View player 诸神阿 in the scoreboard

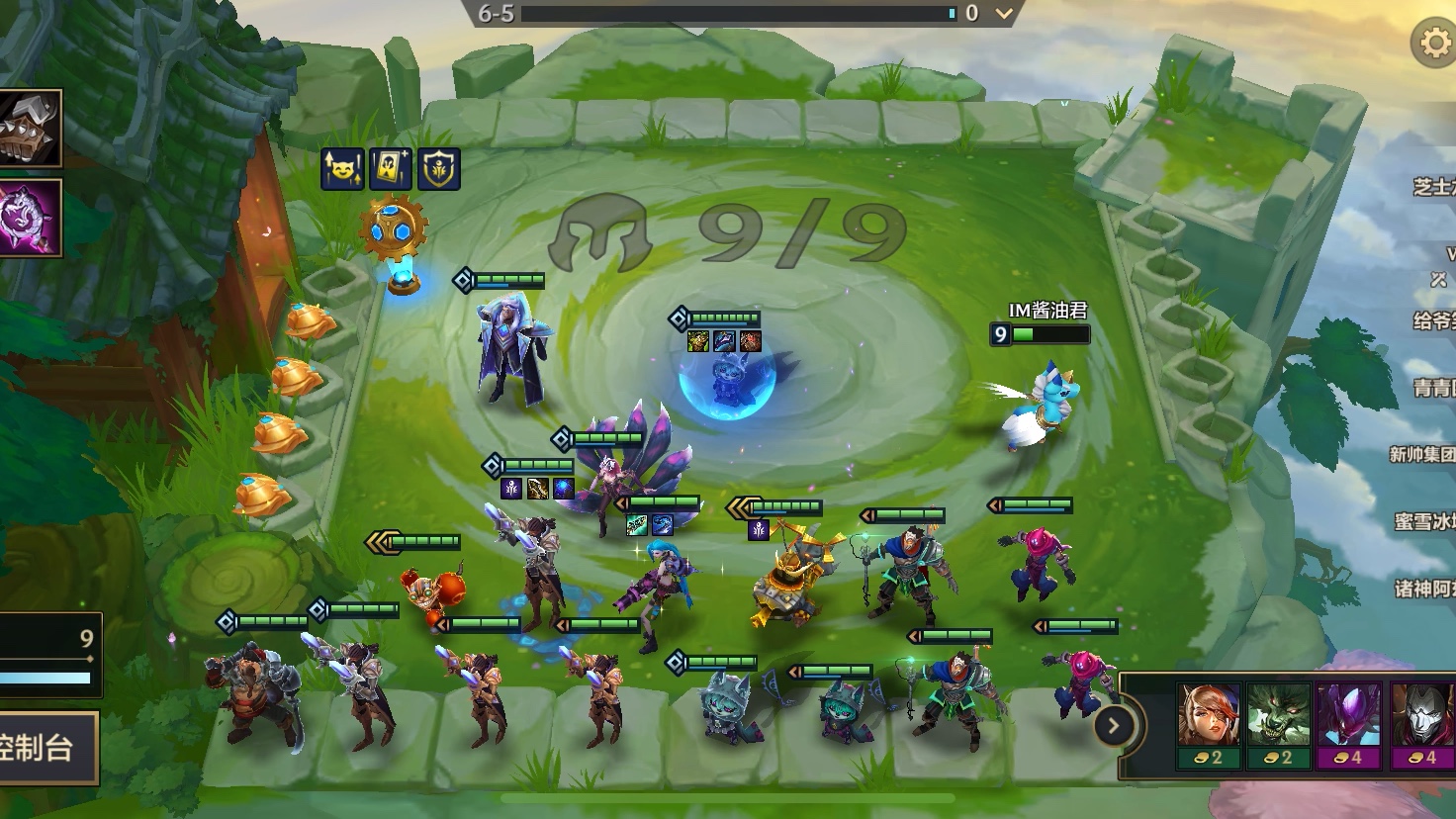click(1424, 589)
